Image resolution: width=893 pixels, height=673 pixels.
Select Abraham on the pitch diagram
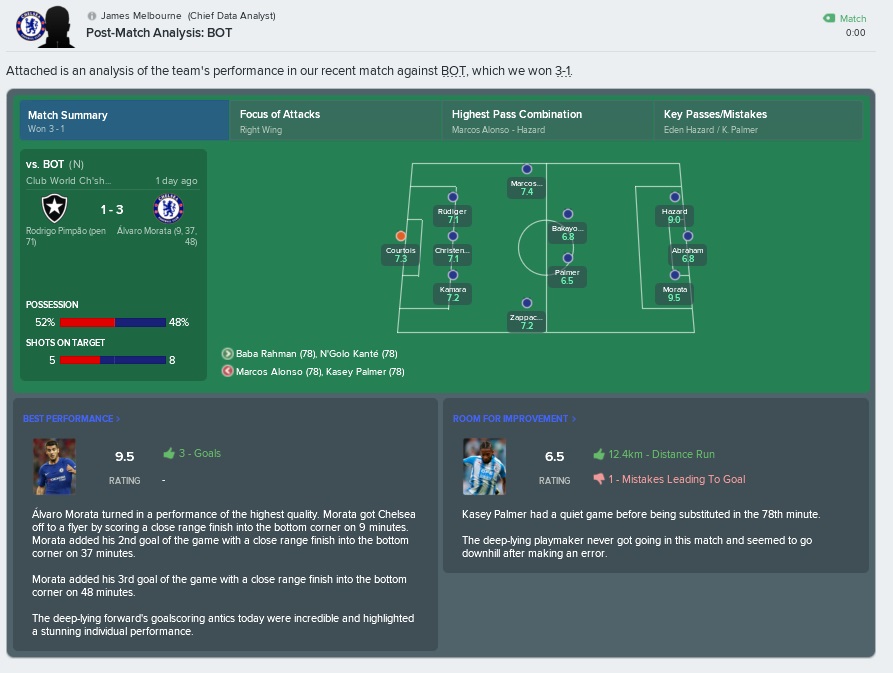click(688, 236)
